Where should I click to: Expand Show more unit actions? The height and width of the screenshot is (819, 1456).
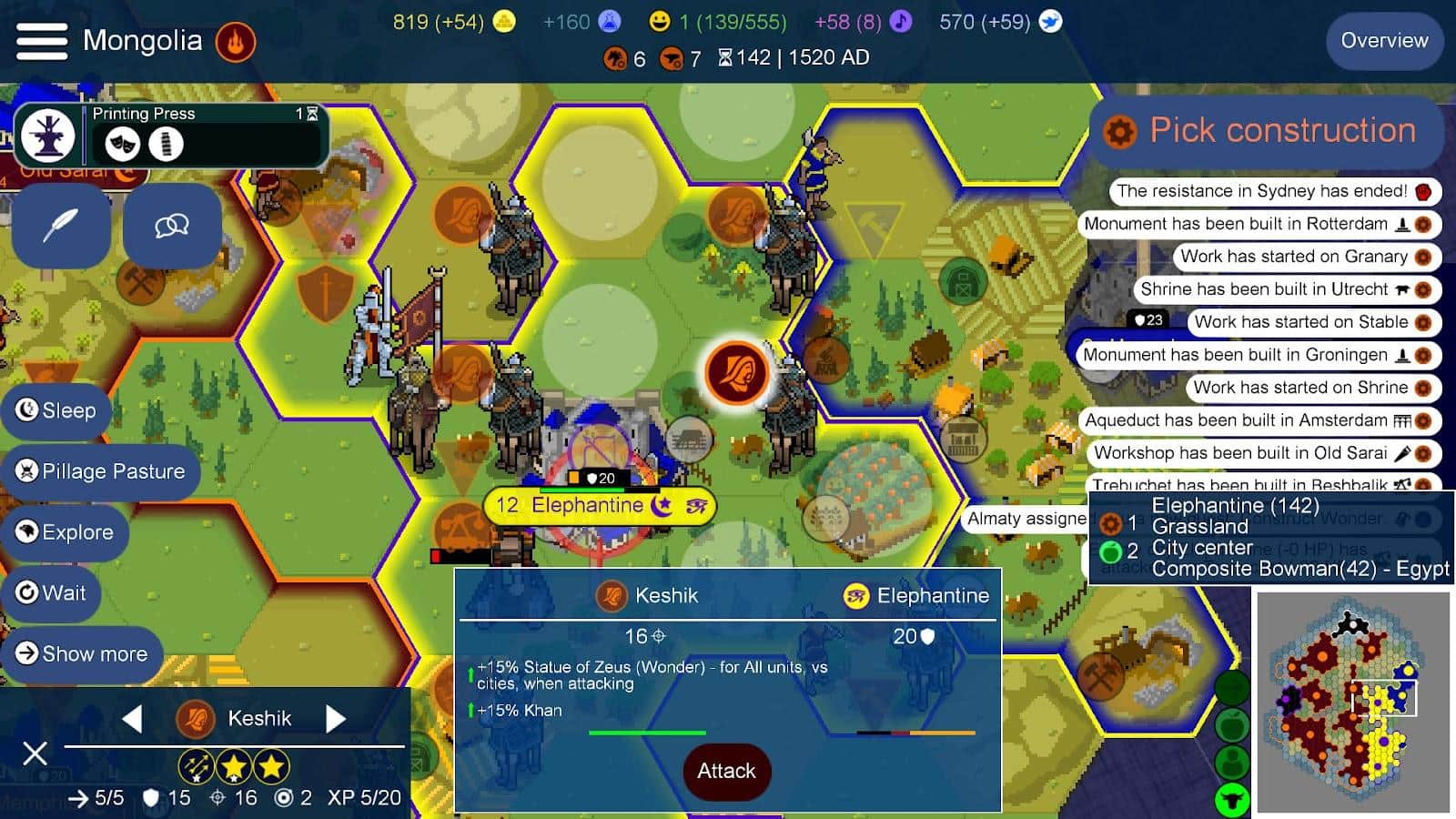[83, 653]
